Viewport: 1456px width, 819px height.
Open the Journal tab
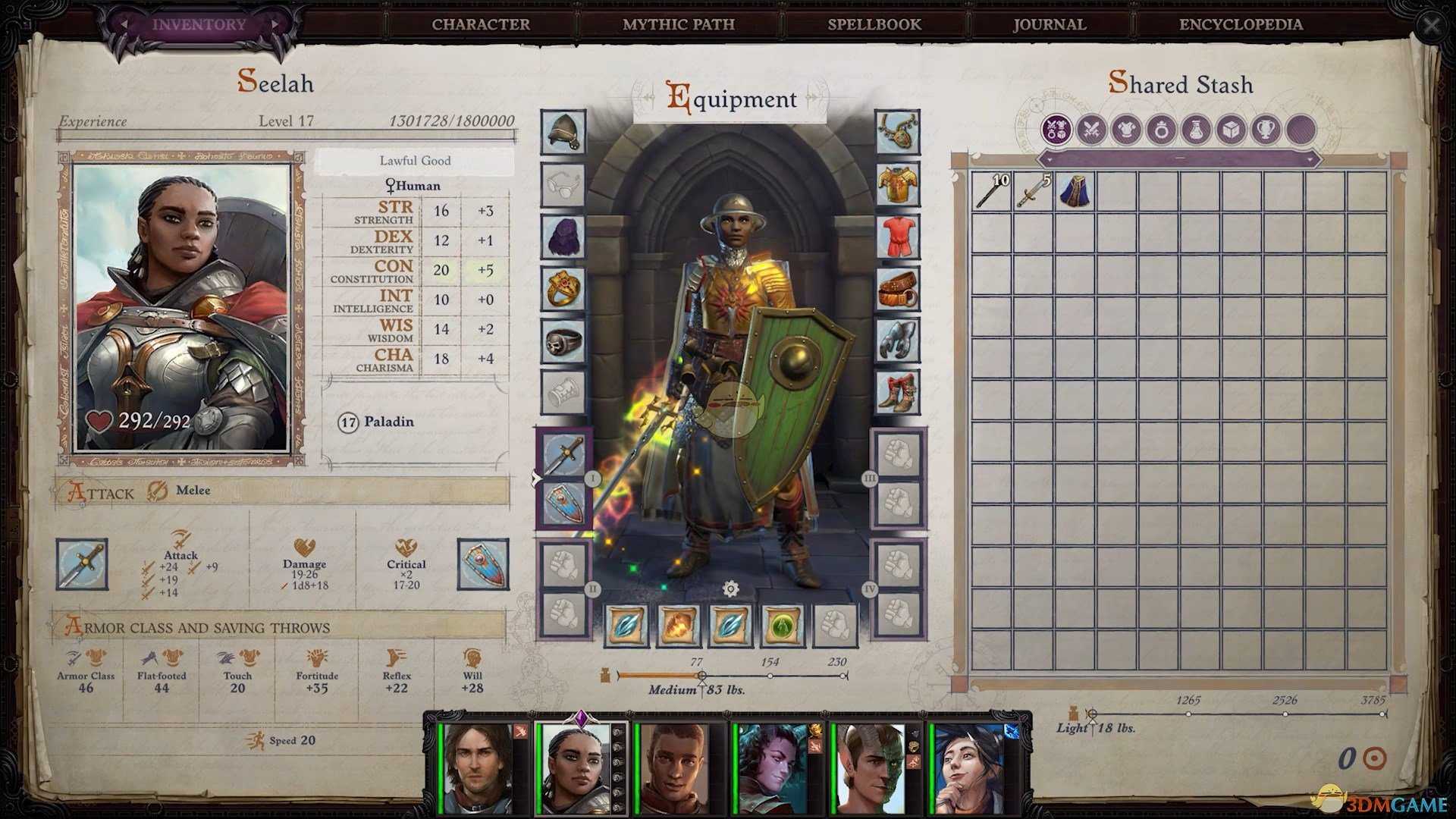click(1050, 24)
